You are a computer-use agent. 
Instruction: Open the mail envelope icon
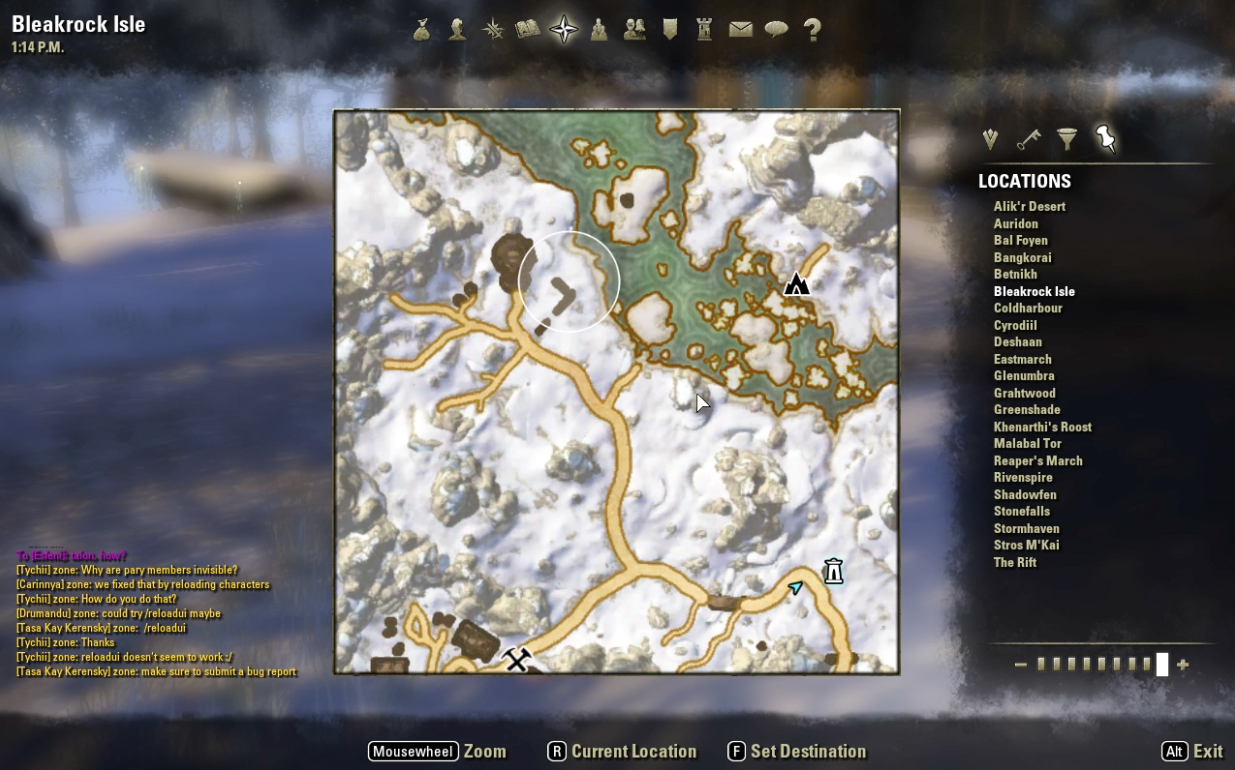[740, 30]
